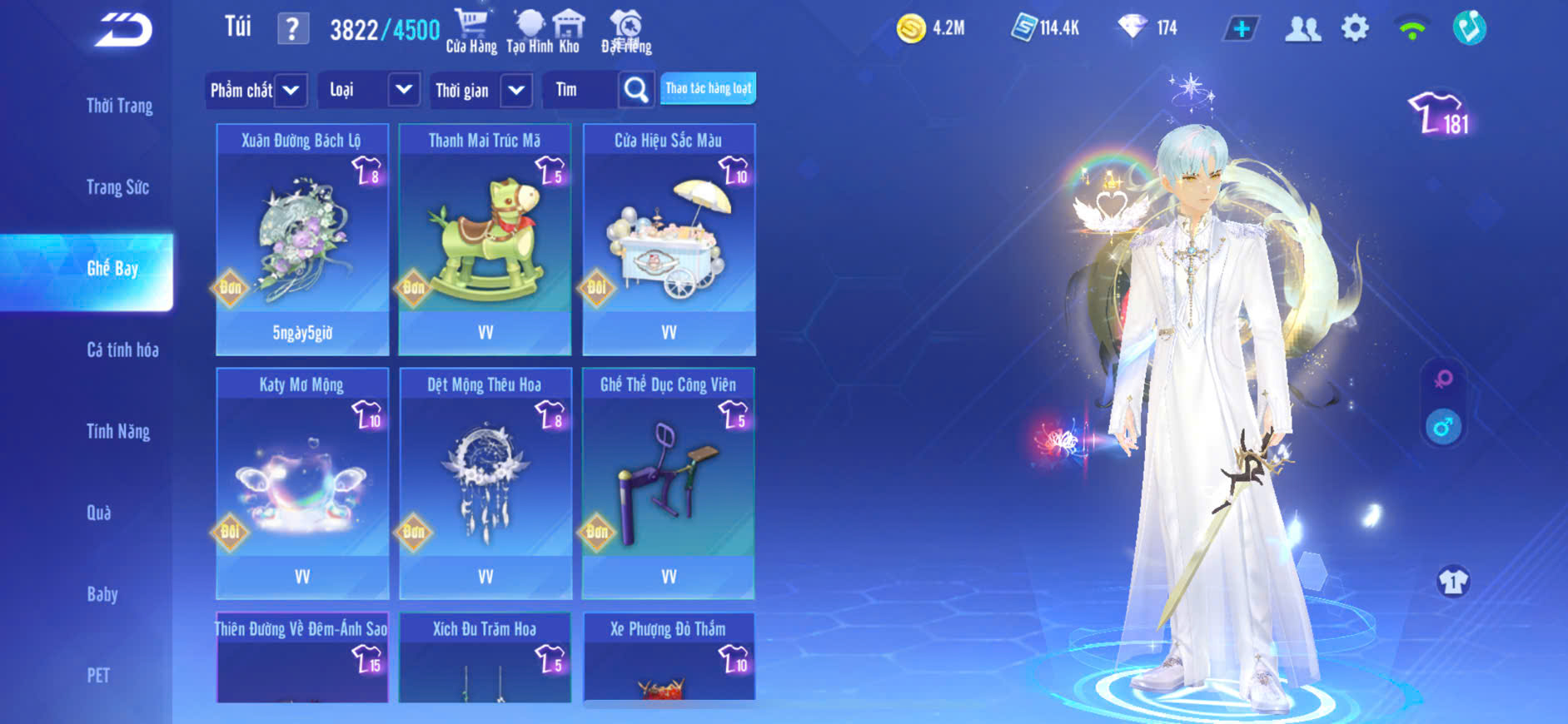The image size is (1568, 724).
Task: Switch to the Thời Trang tab
Action: [119, 106]
